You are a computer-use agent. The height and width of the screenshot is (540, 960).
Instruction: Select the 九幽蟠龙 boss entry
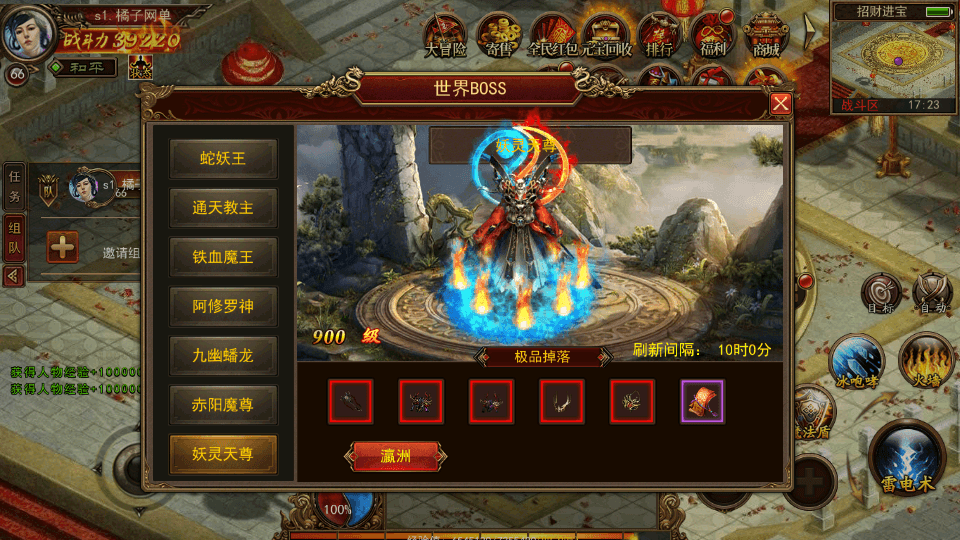pos(222,355)
